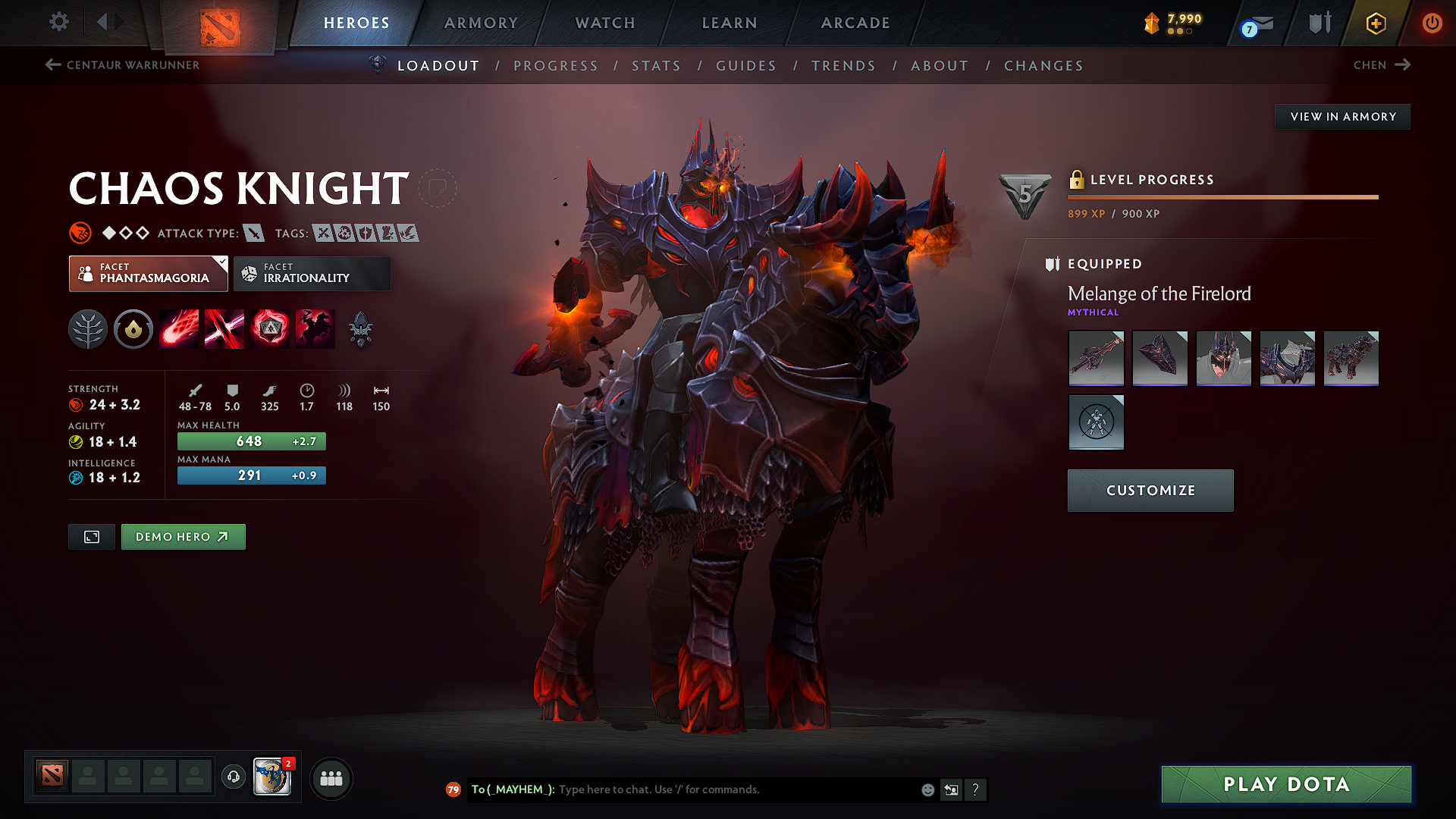Open the Melange of the Firelord weapon thumbnail
1456x819 pixels.
[1096, 358]
